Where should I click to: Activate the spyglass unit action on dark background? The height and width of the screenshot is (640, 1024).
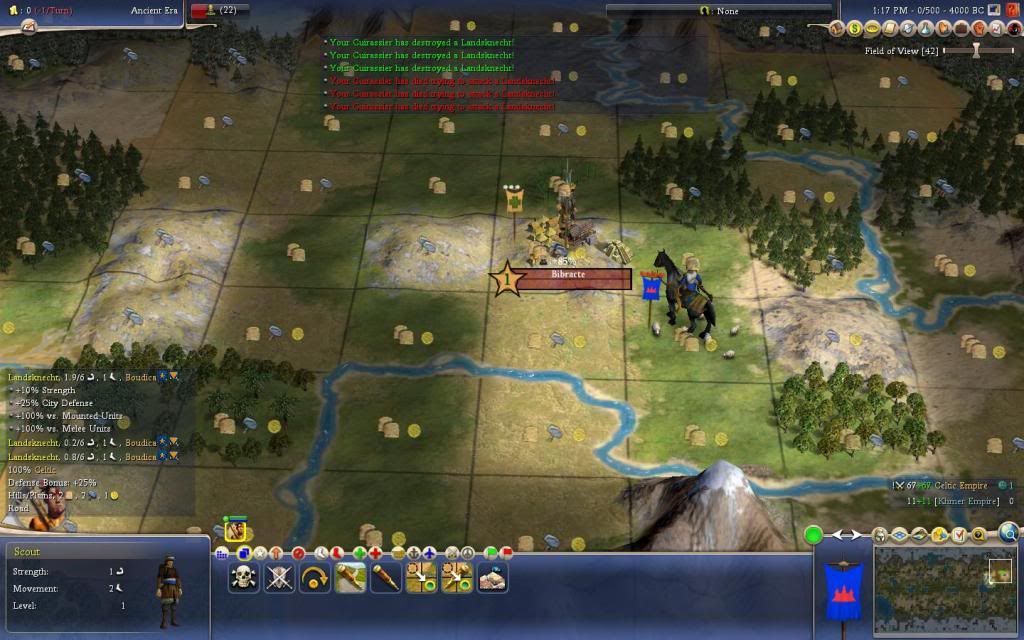[x=386, y=577]
